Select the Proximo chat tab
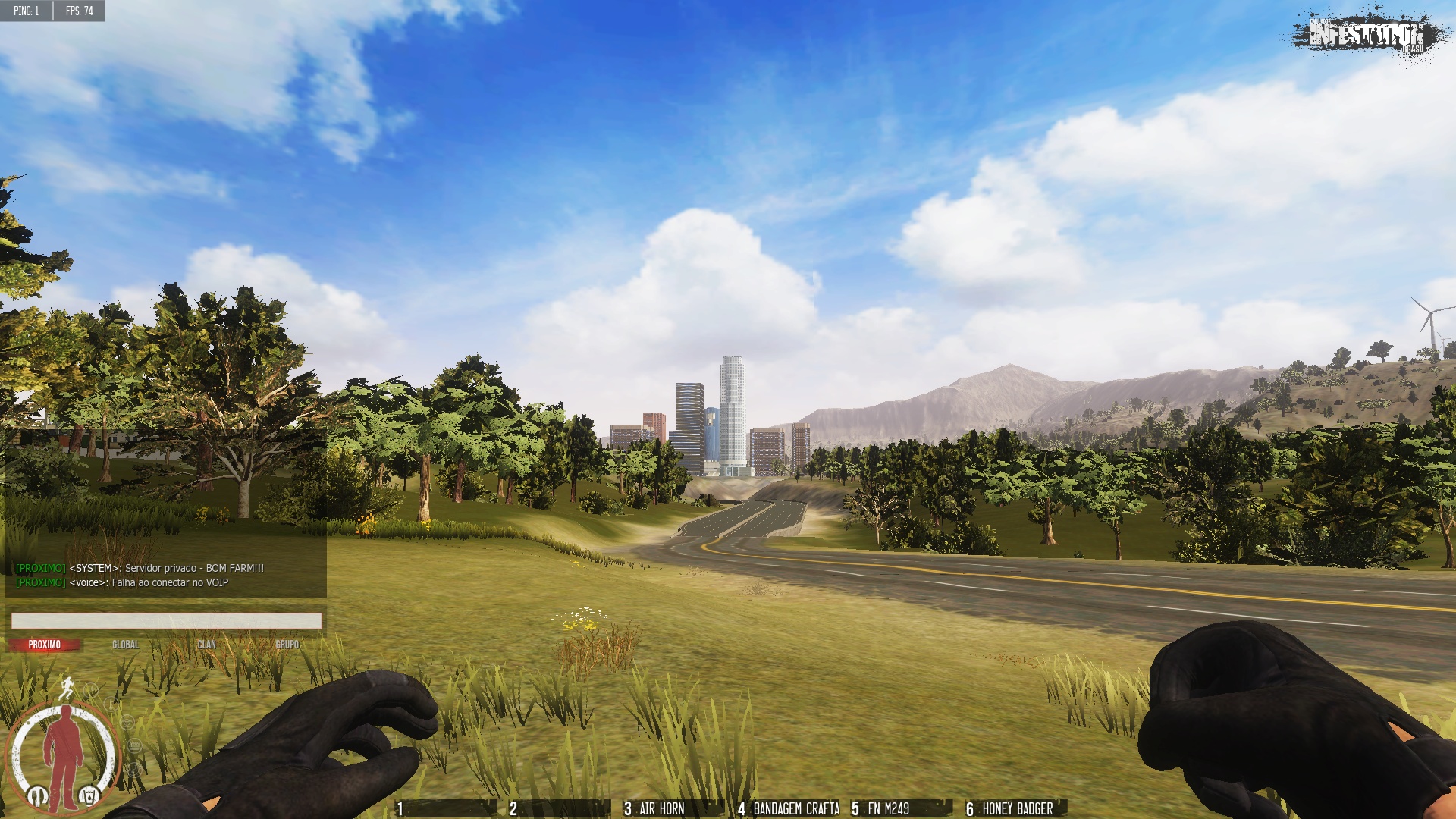 [45, 645]
